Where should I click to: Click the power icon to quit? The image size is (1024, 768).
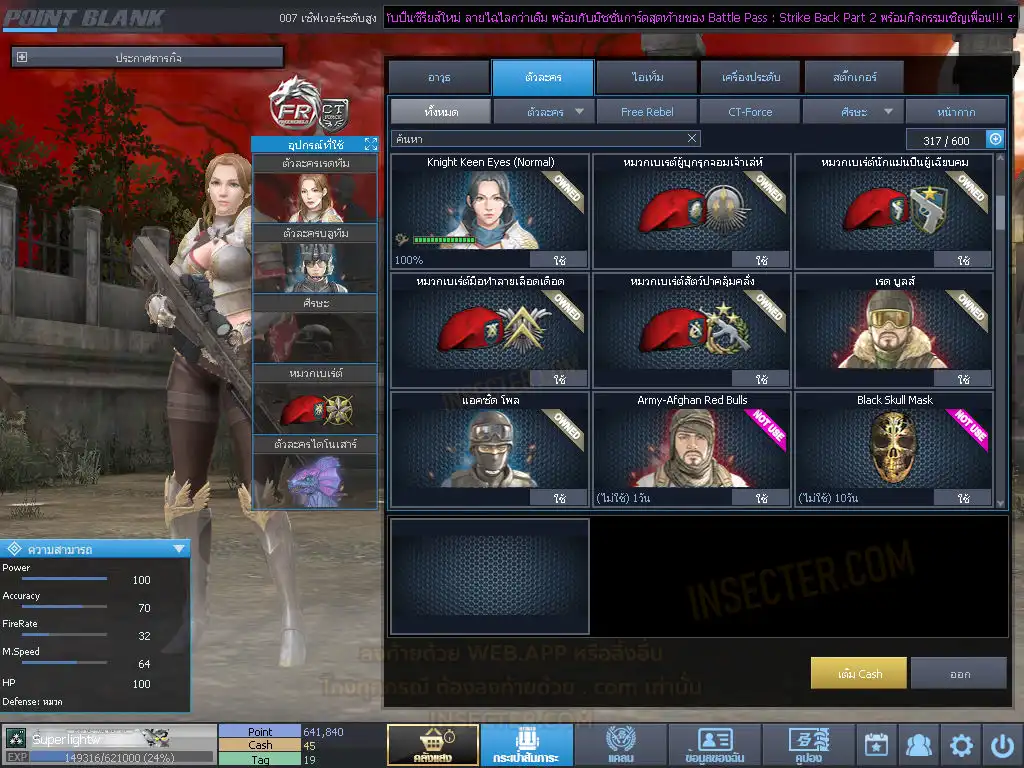point(1002,745)
